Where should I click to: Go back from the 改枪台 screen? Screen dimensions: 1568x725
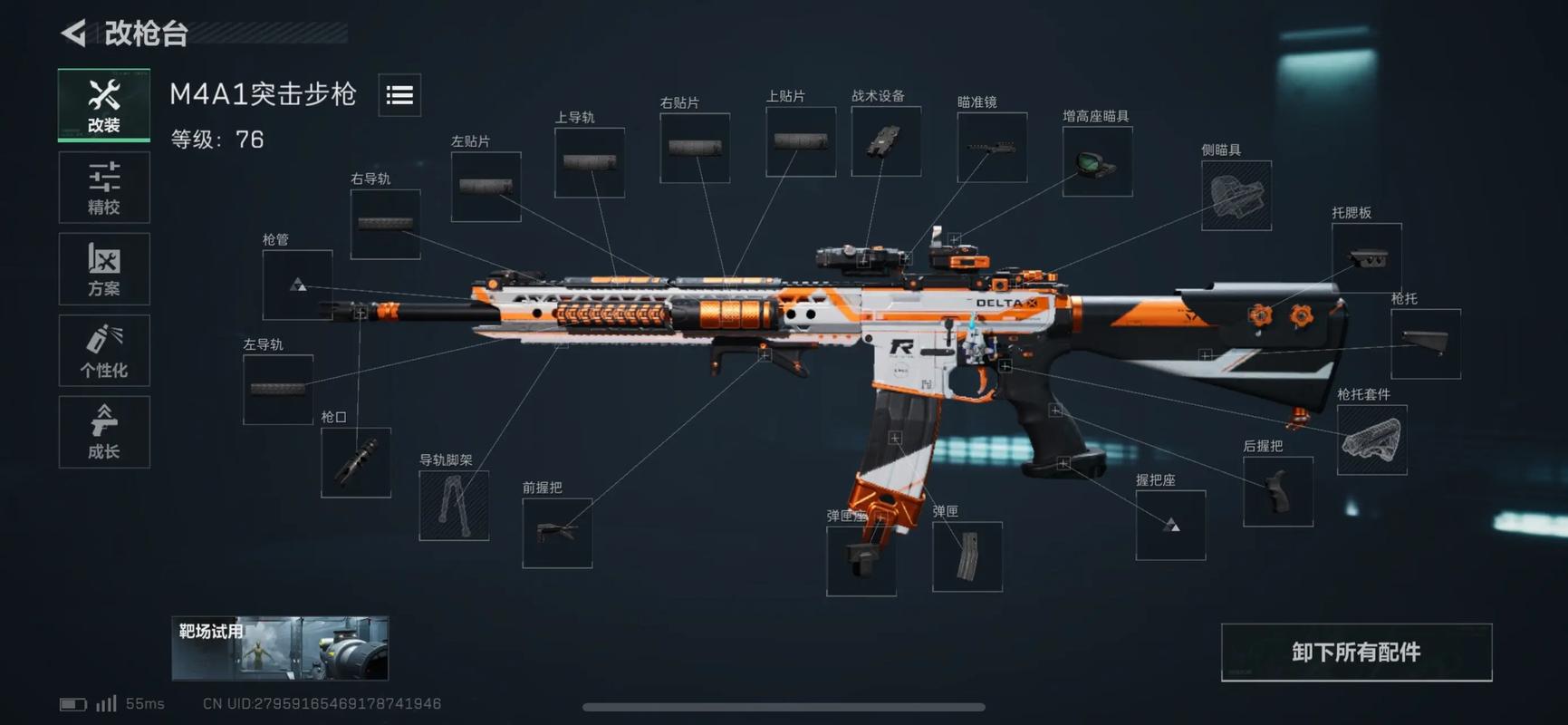coord(74,34)
